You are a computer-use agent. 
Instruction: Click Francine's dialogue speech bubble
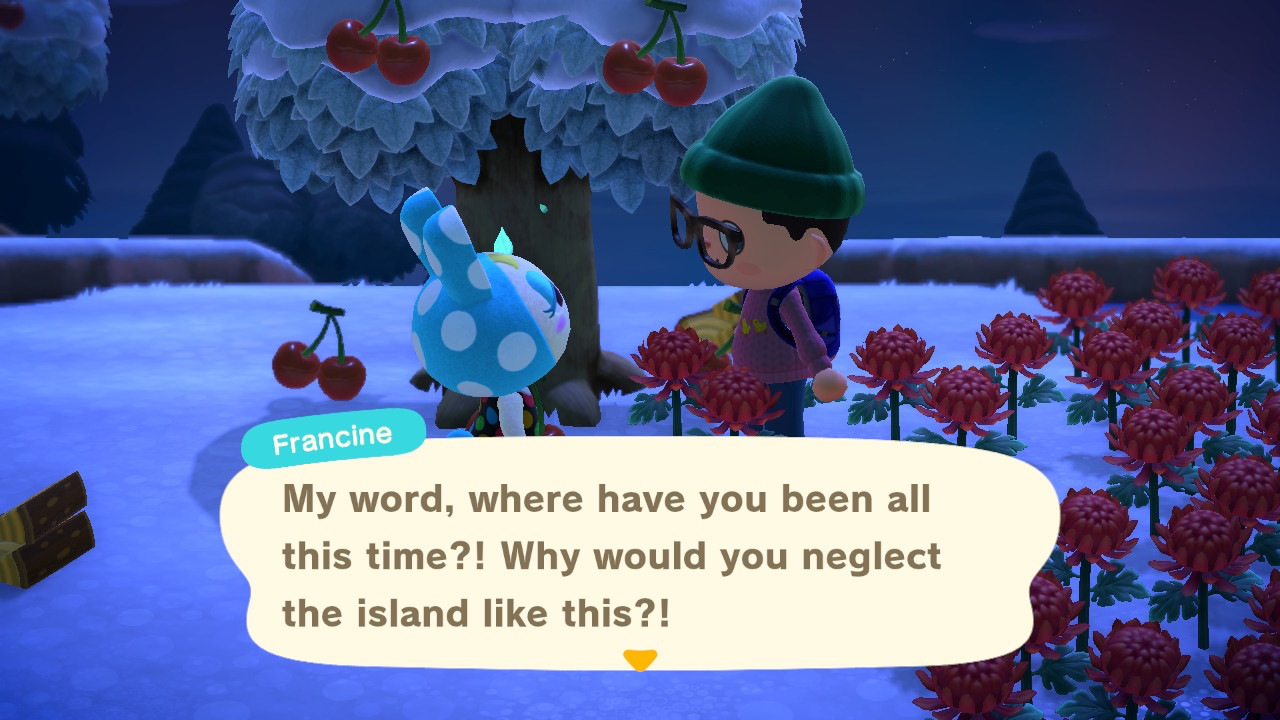(x=638, y=553)
